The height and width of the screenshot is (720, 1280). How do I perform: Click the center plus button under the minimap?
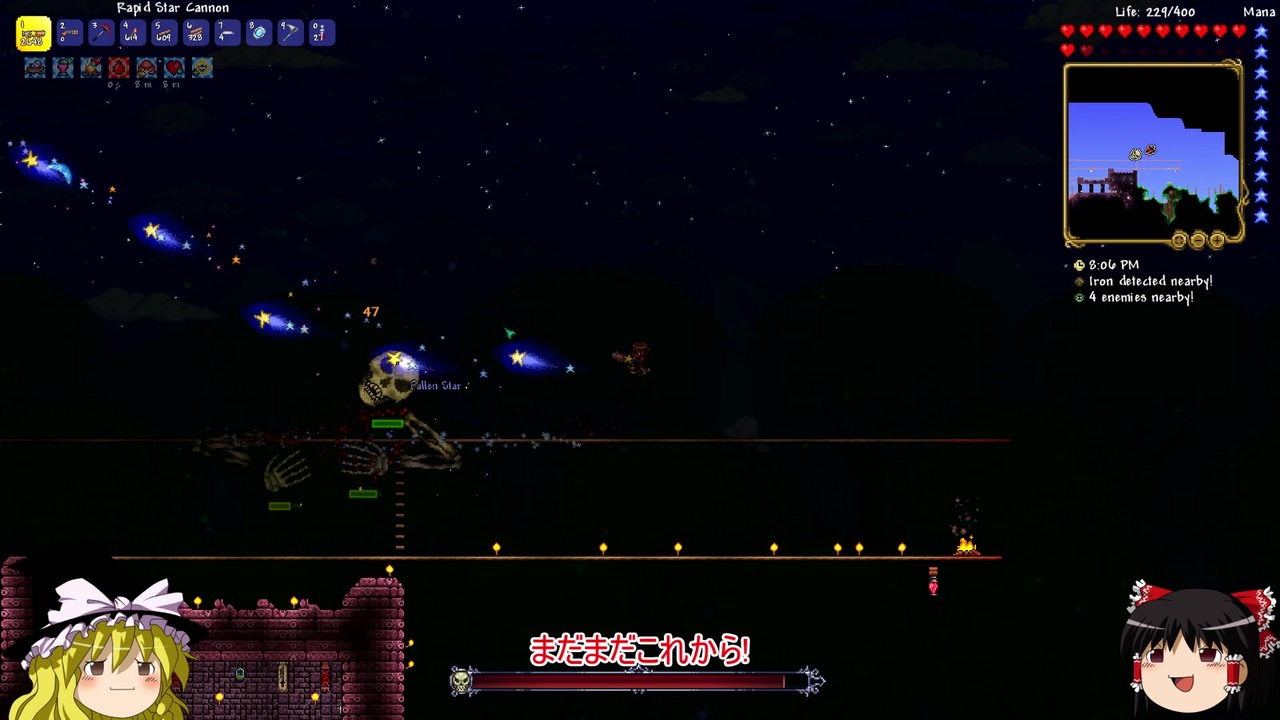tap(1178, 241)
